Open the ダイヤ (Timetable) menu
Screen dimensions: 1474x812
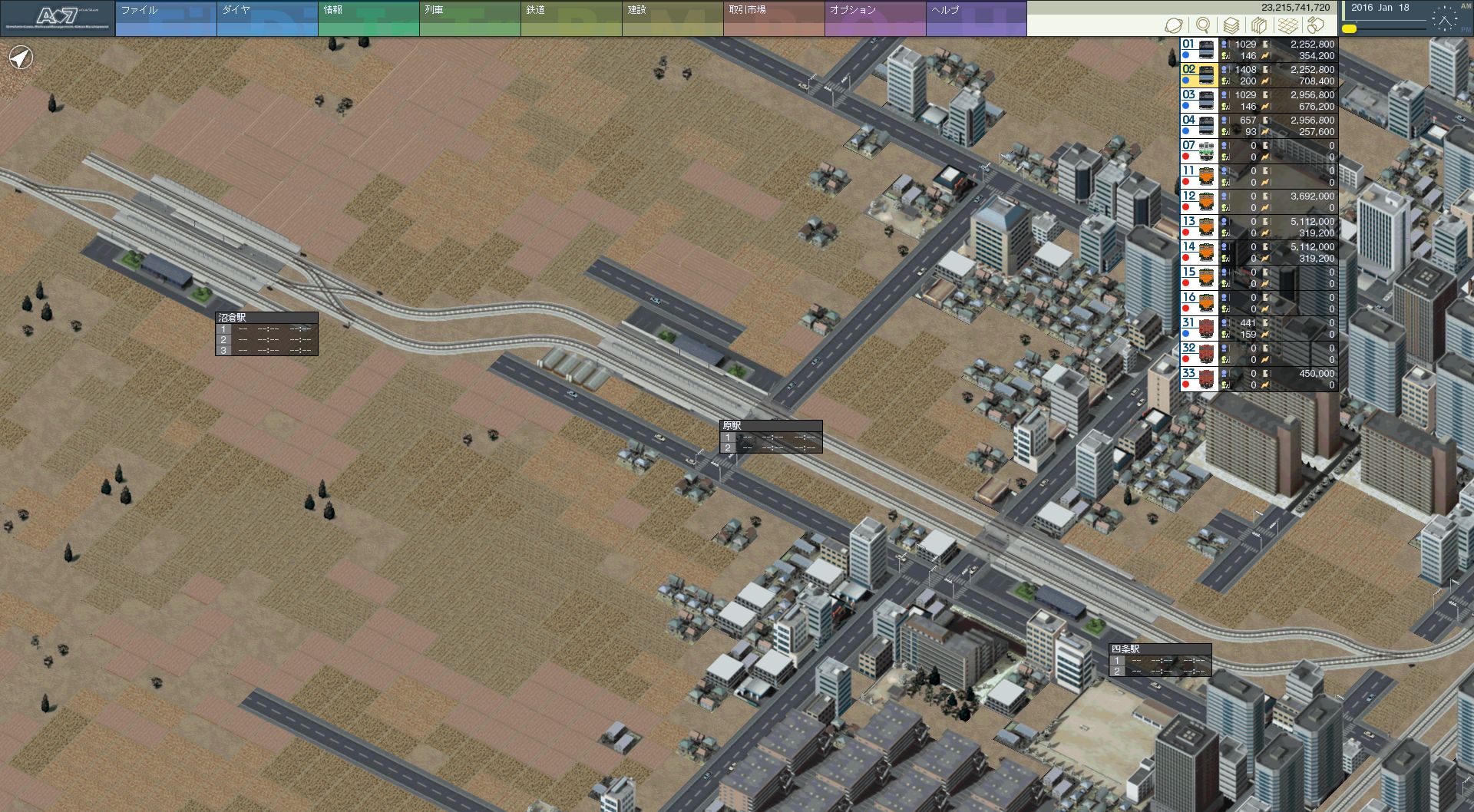click(x=266, y=18)
